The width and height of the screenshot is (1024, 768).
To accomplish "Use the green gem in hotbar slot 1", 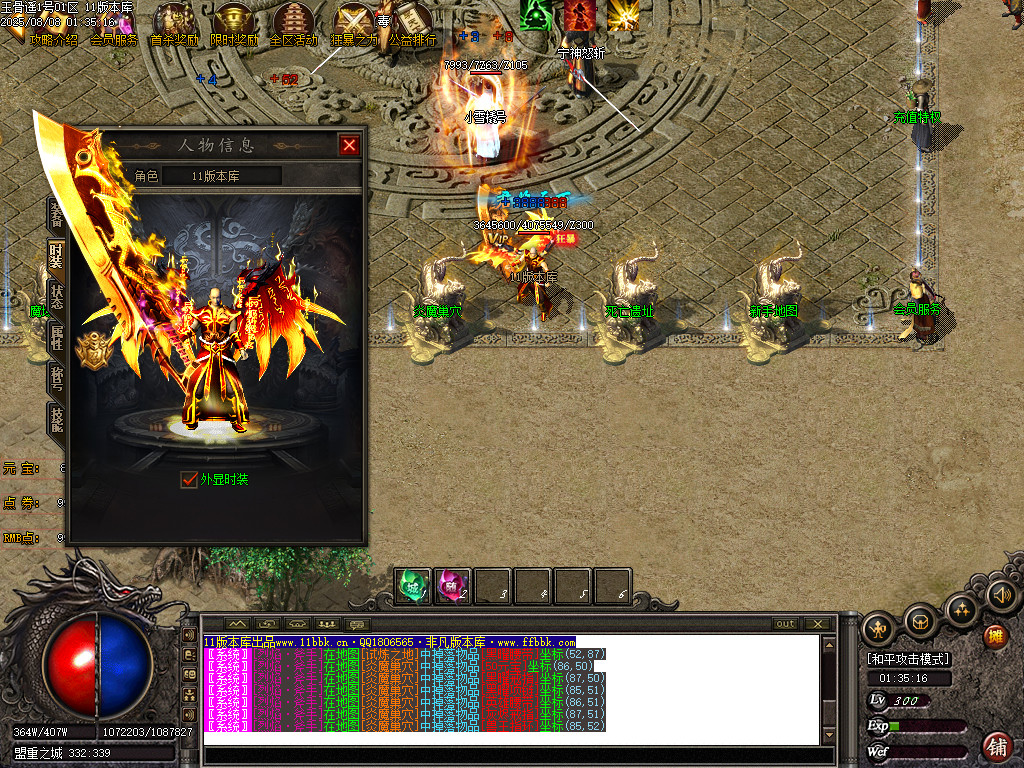I will 413,586.
